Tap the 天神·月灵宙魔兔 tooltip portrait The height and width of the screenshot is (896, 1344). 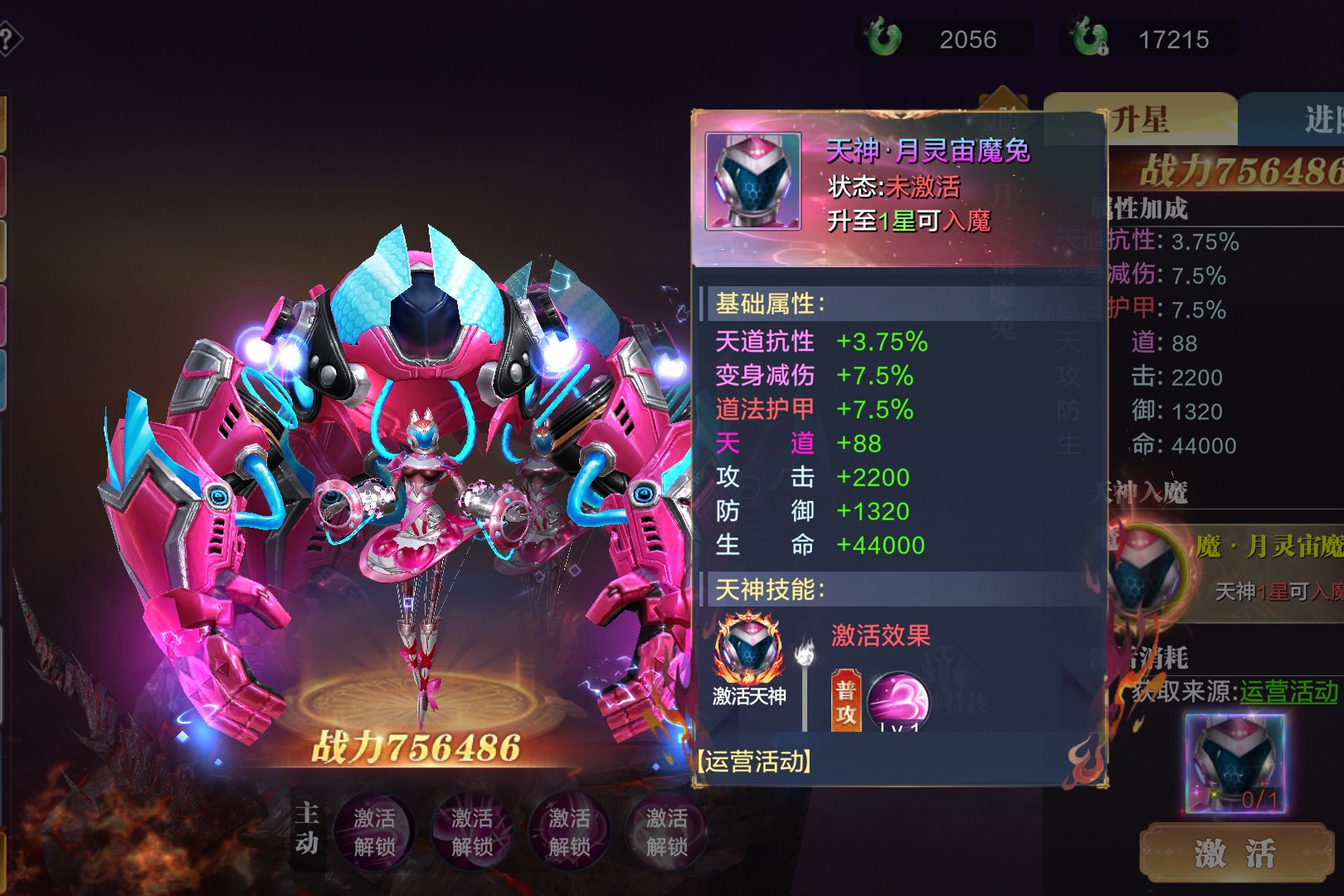coord(753,182)
